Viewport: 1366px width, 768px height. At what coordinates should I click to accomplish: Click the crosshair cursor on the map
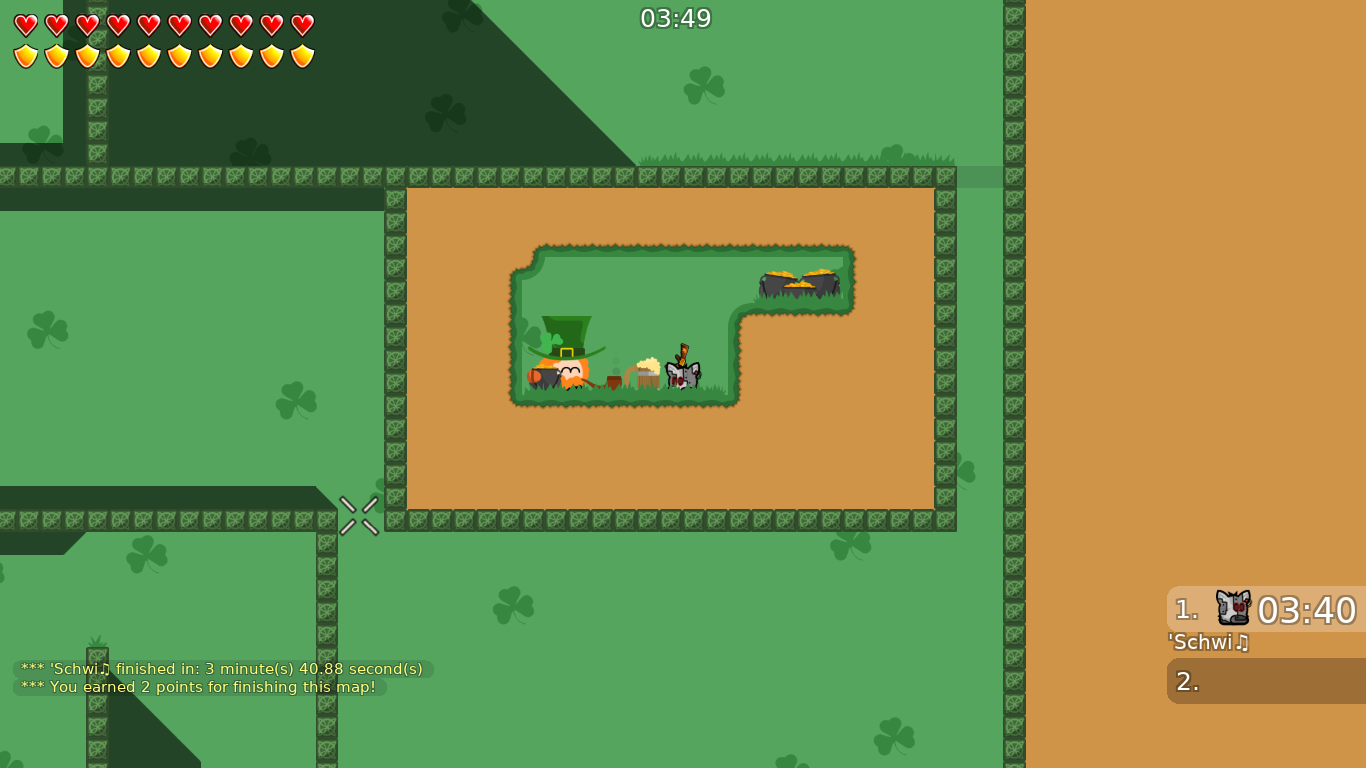pyautogui.click(x=359, y=515)
